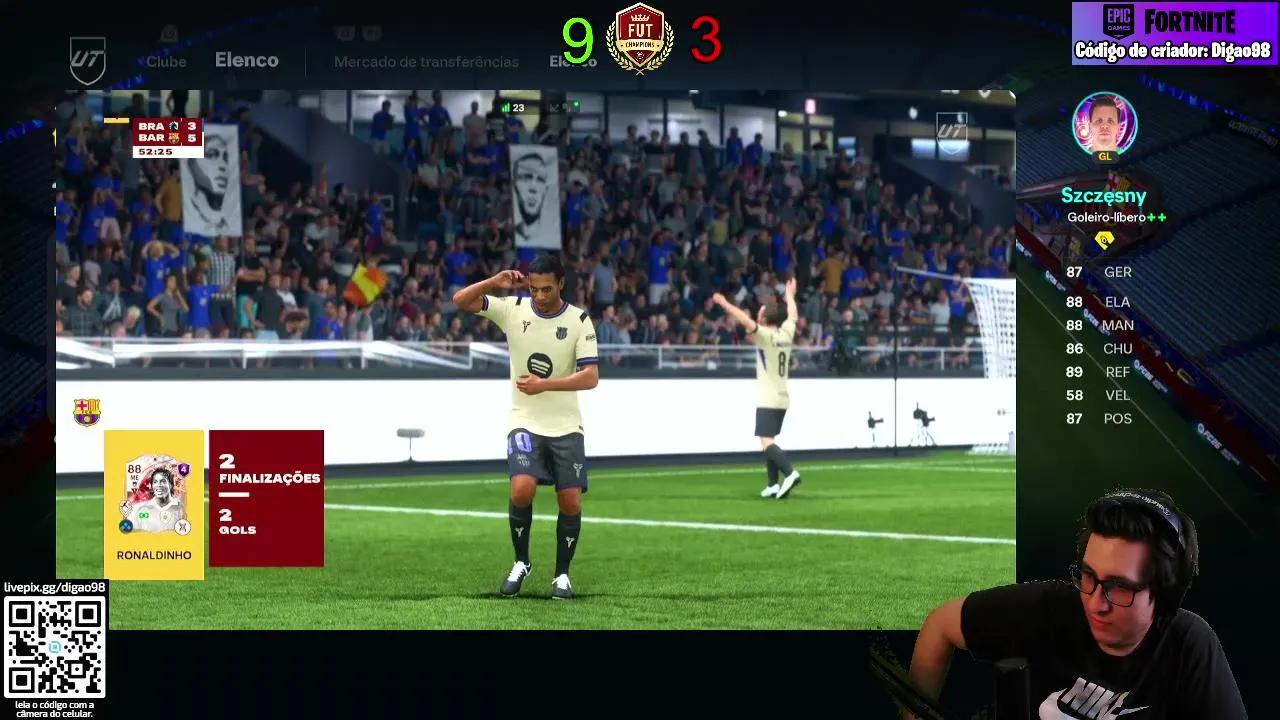1280x720 pixels.
Task: Open the Clube menu
Action: tap(165, 61)
